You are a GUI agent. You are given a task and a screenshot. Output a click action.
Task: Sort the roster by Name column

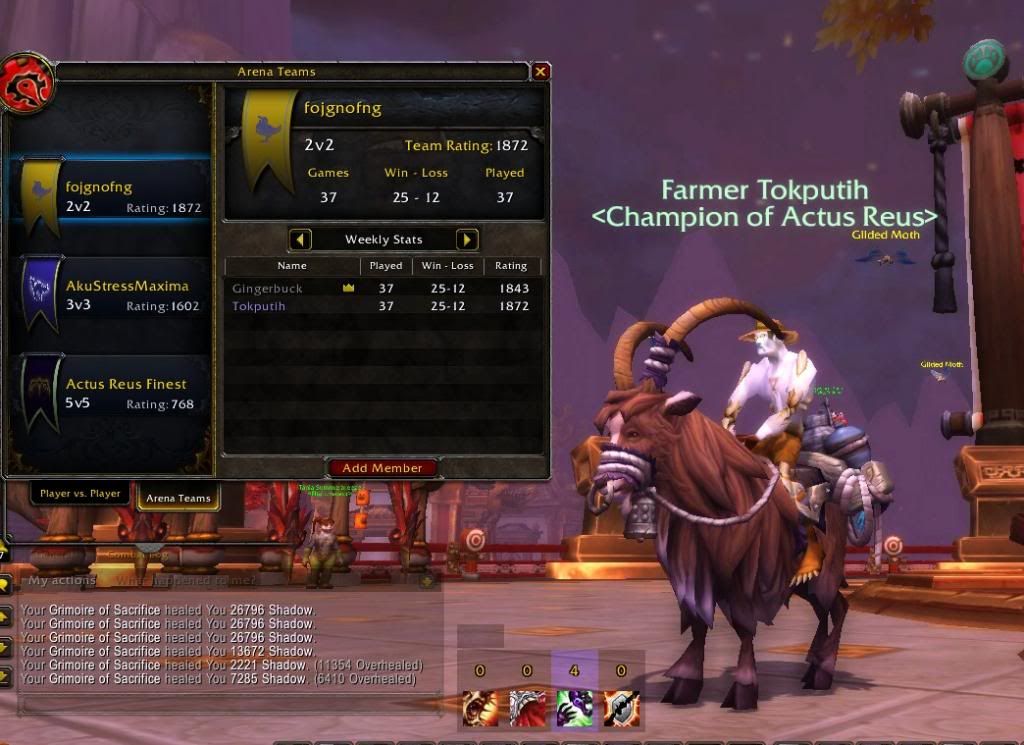(x=291, y=266)
